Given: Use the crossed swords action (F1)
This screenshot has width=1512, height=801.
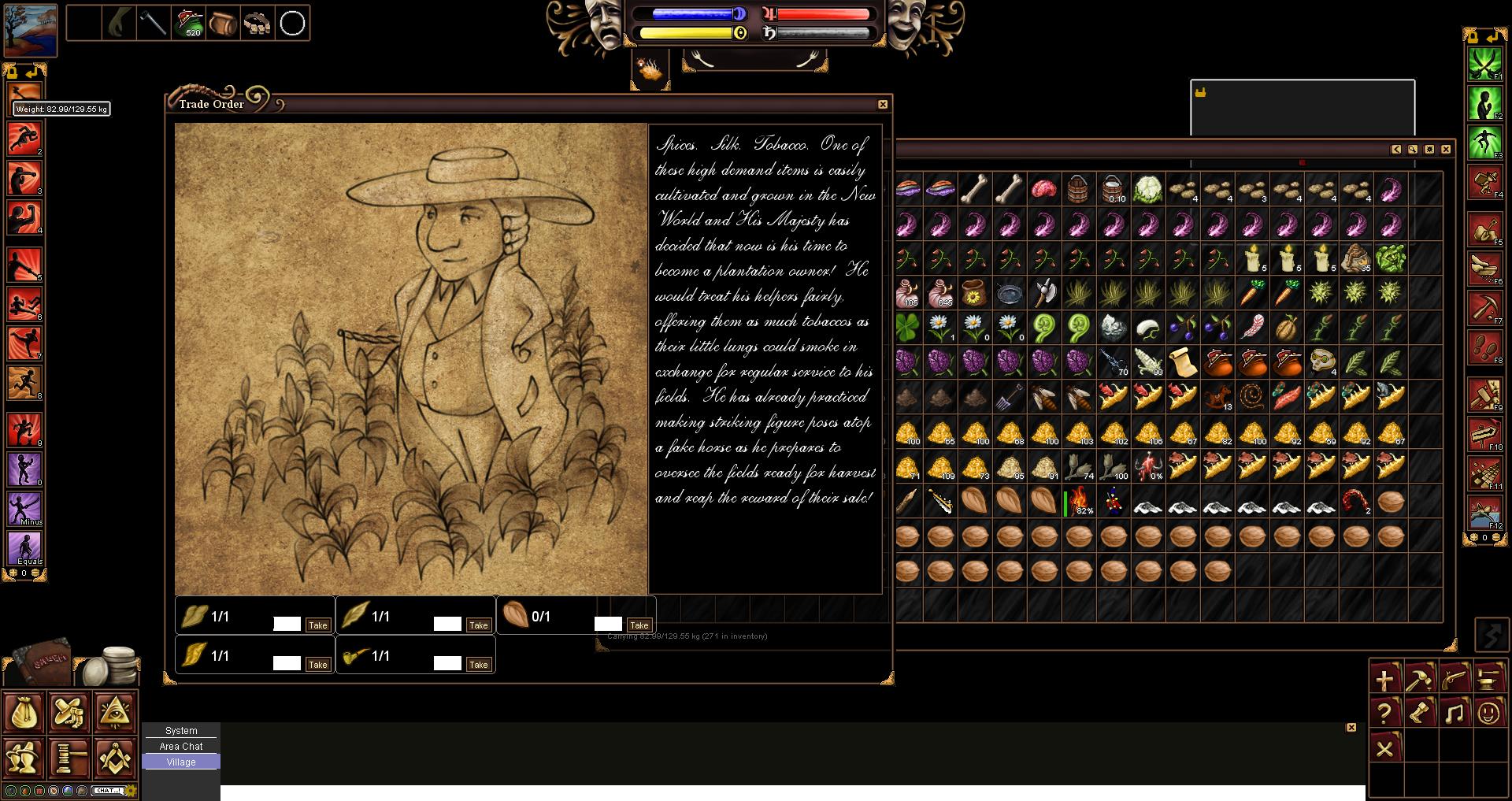Looking at the screenshot, I should 1485,65.
